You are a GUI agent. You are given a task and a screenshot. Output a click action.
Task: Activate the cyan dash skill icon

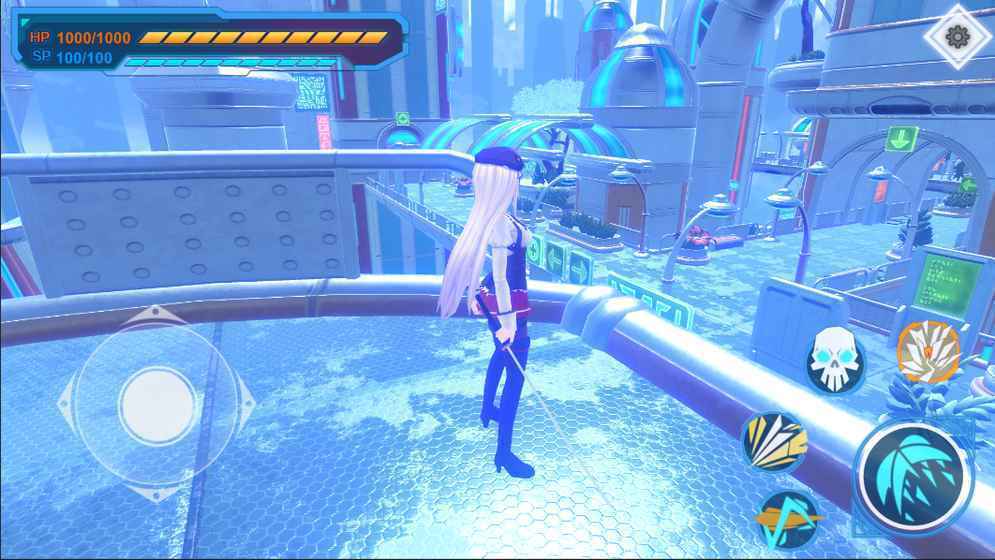click(x=788, y=521)
